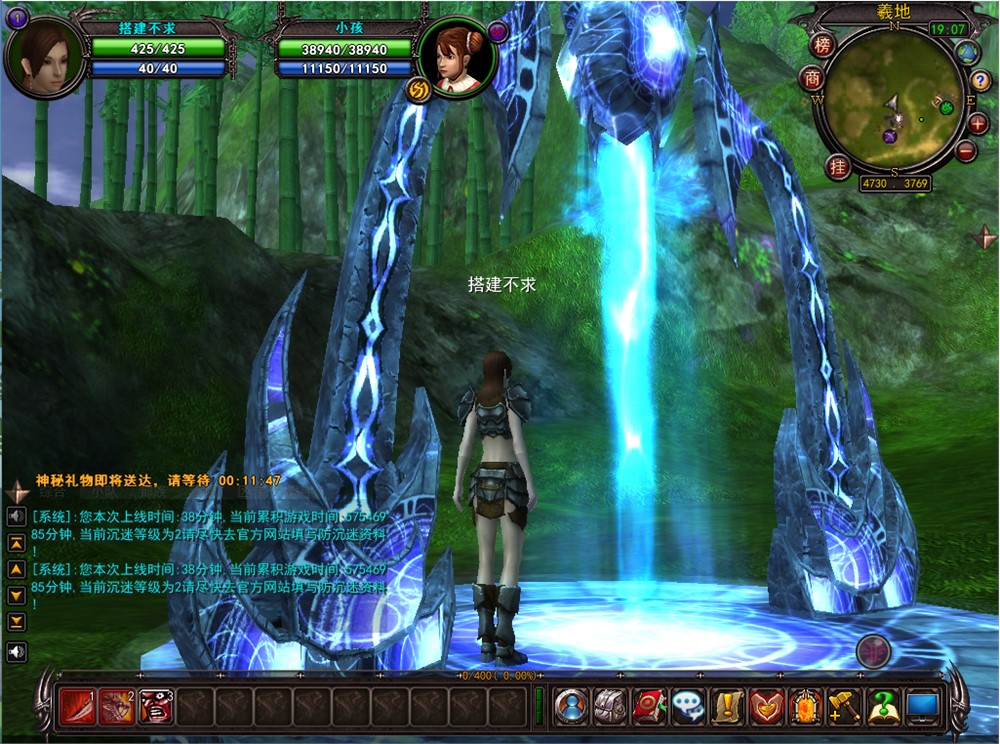Open the exclamation mark quest scroll icon
The image size is (1000, 744).
725,707
